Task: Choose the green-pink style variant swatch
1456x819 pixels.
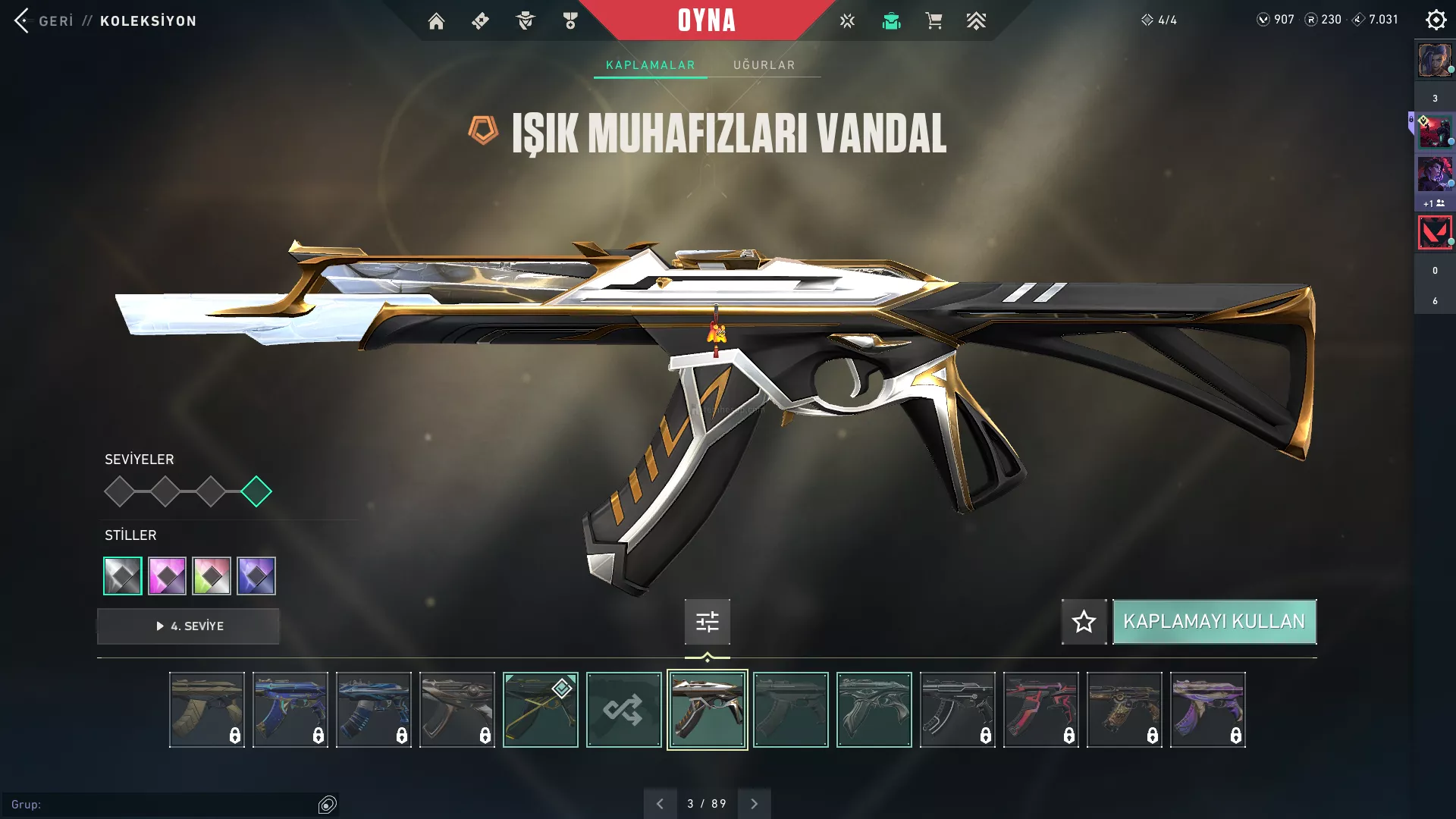Action: (x=212, y=576)
